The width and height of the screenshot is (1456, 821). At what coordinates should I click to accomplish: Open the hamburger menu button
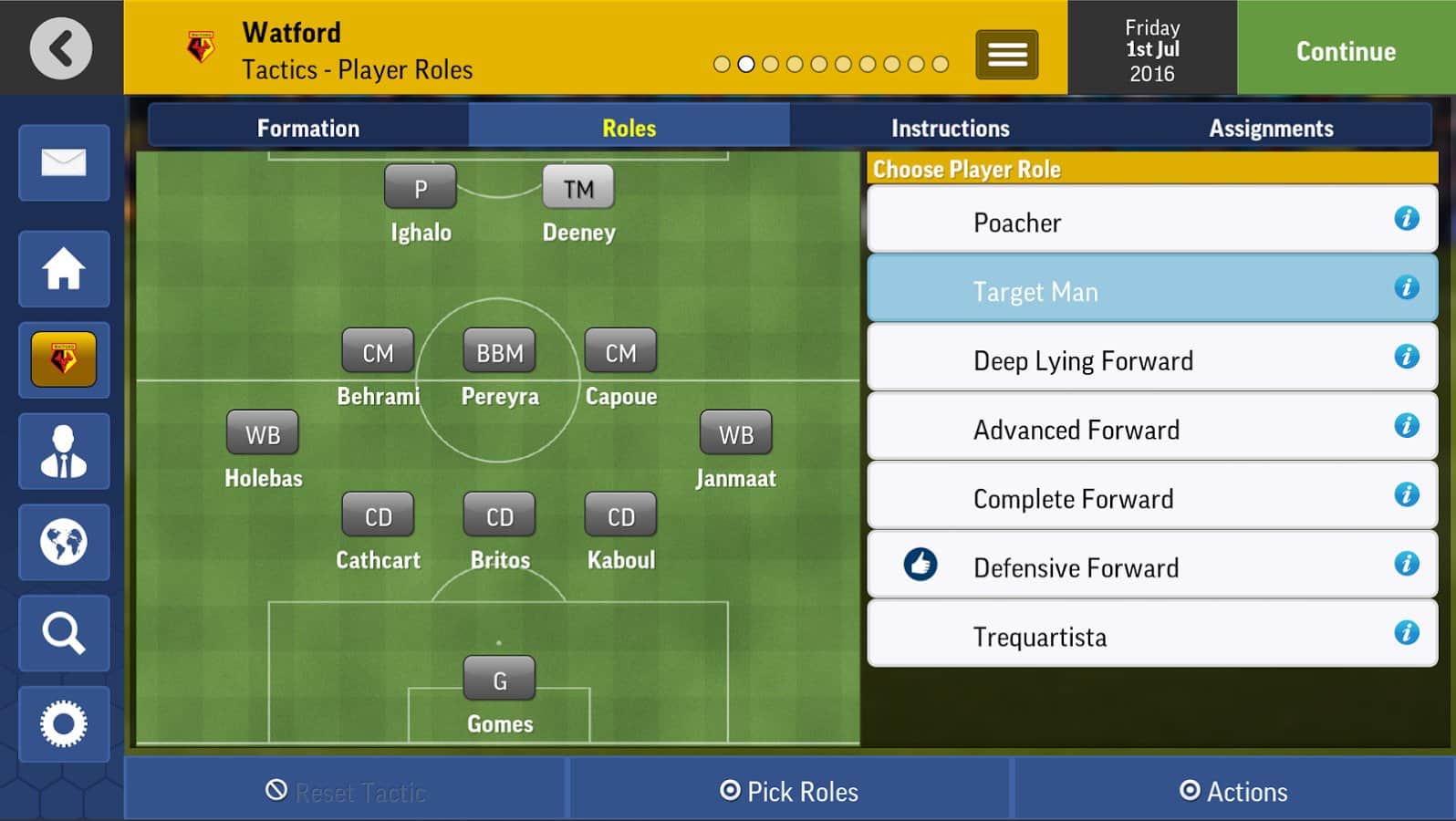1006,55
